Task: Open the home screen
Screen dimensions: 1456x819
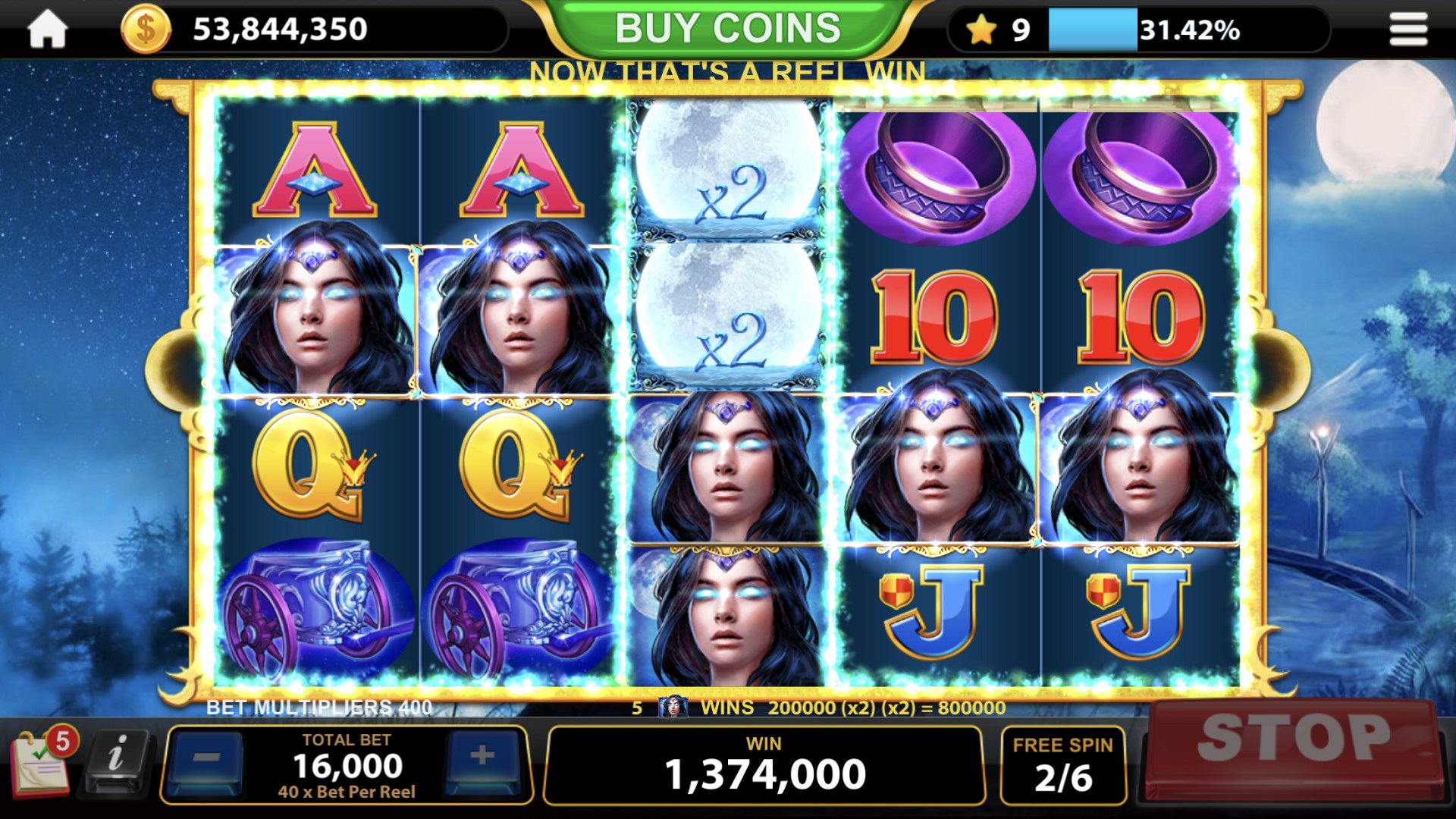Action: [47, 28]
